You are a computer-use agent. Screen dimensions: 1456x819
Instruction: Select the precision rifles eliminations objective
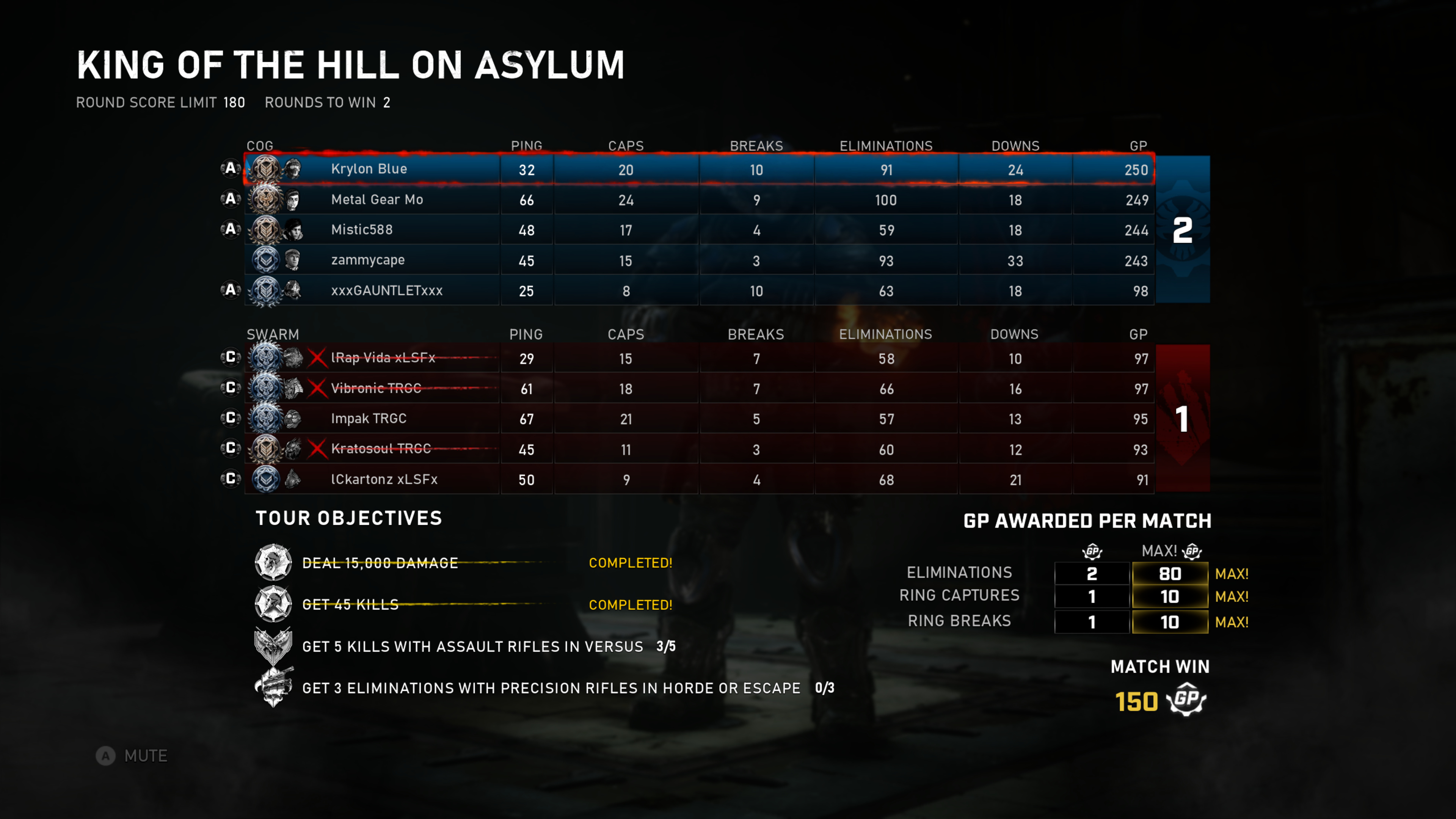(551, 688)
